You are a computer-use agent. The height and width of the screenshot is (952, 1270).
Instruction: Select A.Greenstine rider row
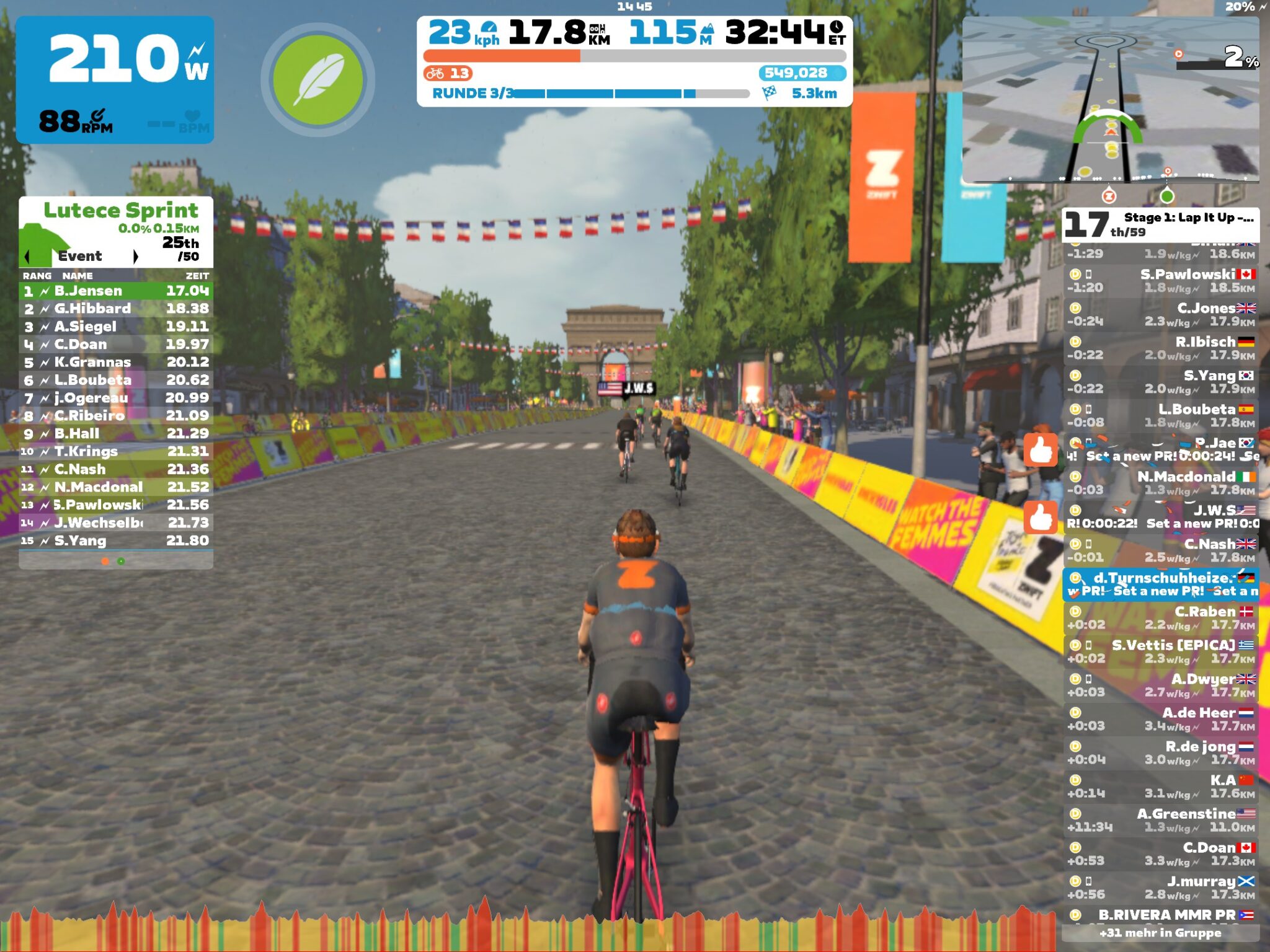coord(1161,820)
